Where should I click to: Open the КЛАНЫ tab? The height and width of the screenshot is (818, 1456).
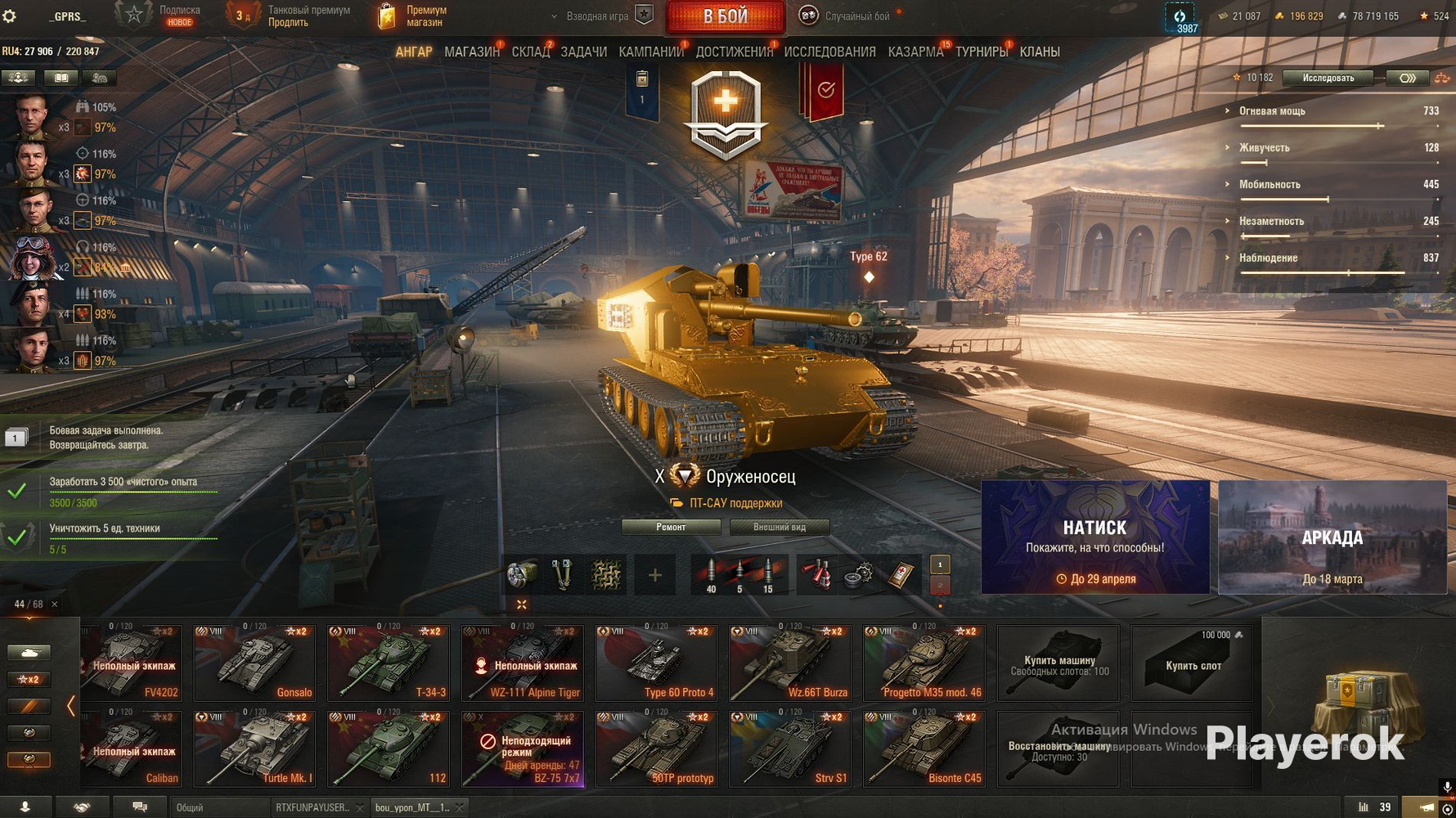[1039, 52]
